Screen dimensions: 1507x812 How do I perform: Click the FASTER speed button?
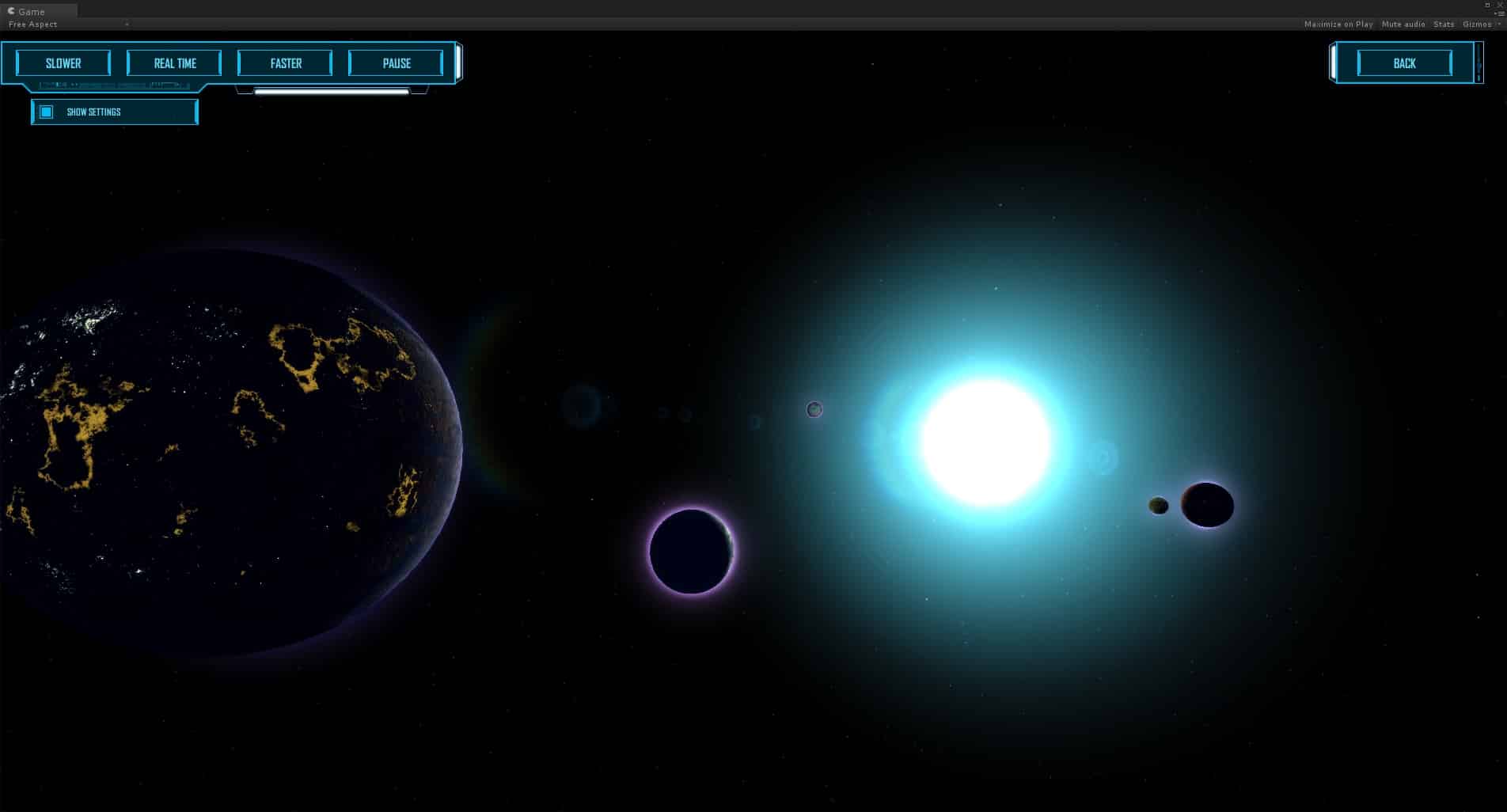285,63
